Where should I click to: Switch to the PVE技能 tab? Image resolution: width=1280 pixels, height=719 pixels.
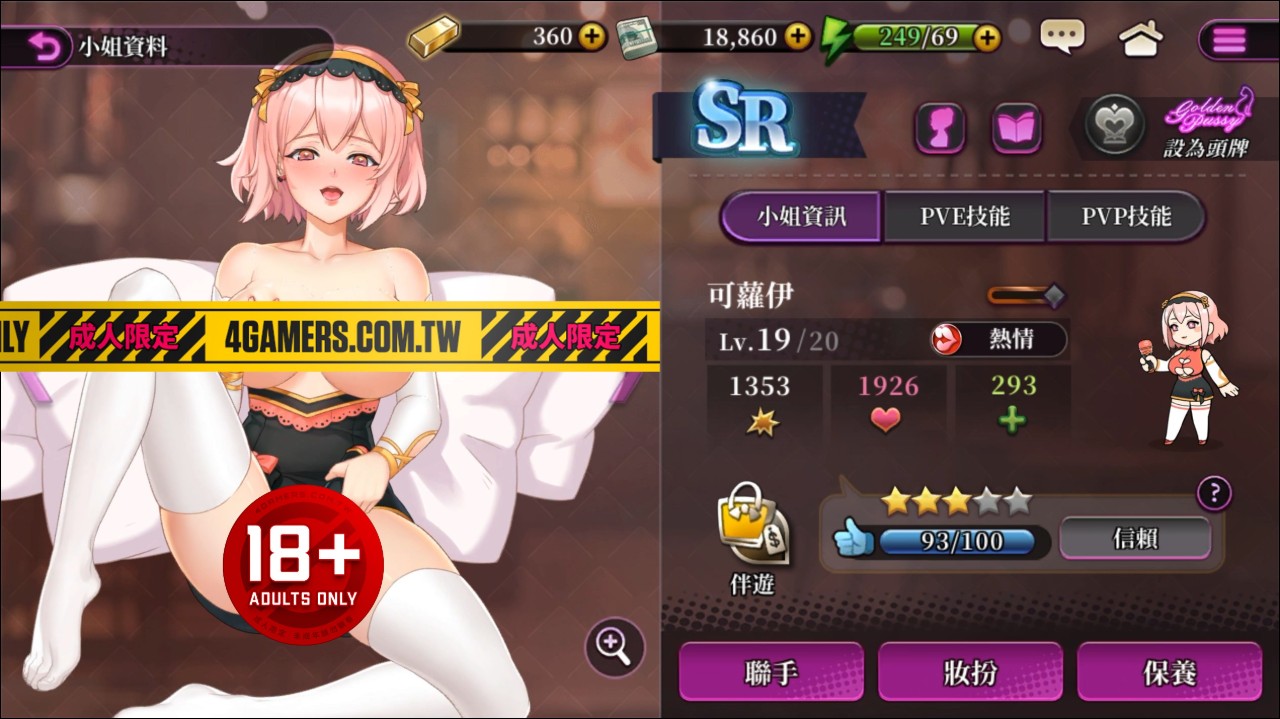click(964, 216)
